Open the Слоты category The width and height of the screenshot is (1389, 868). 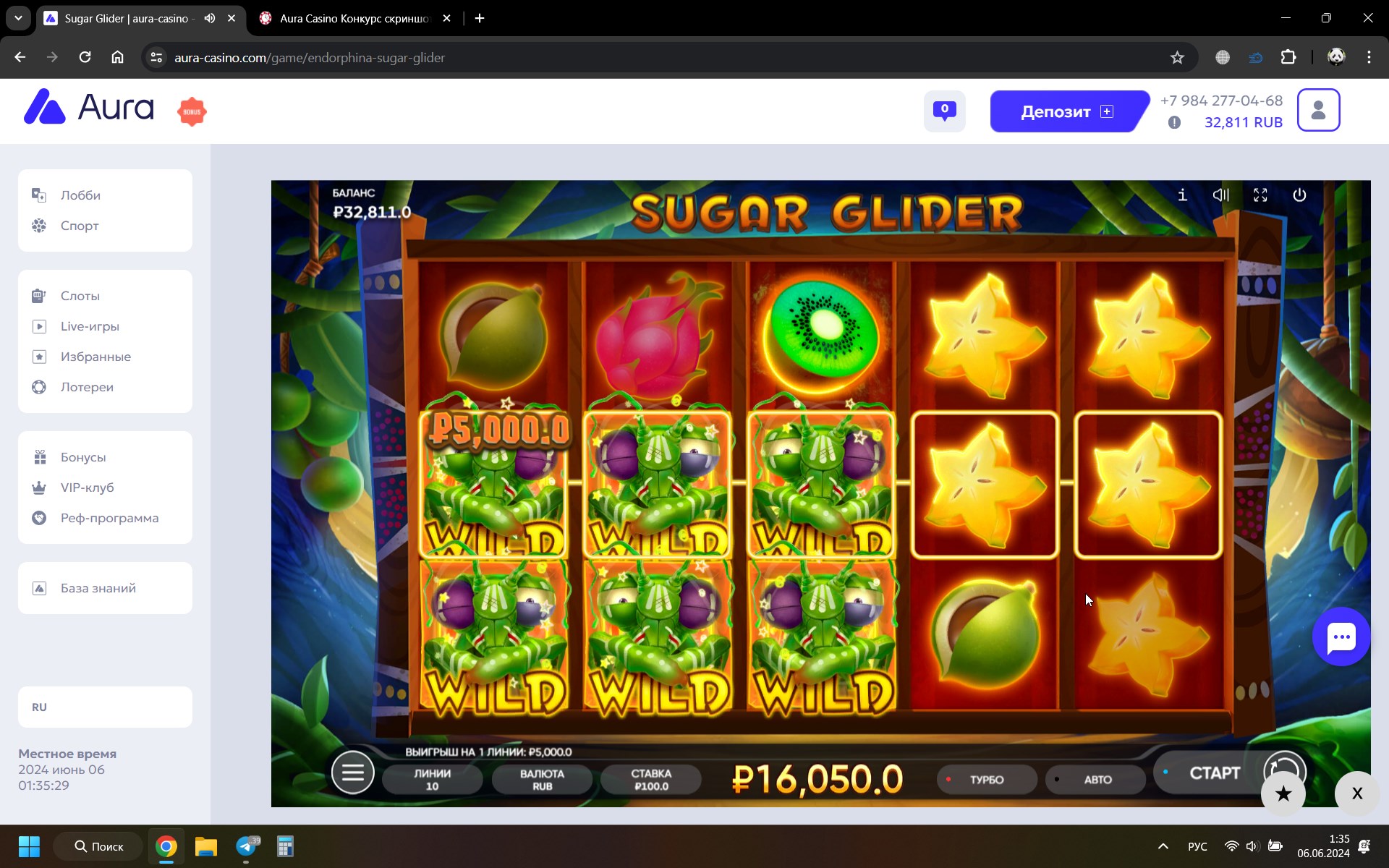click(80, 296)
